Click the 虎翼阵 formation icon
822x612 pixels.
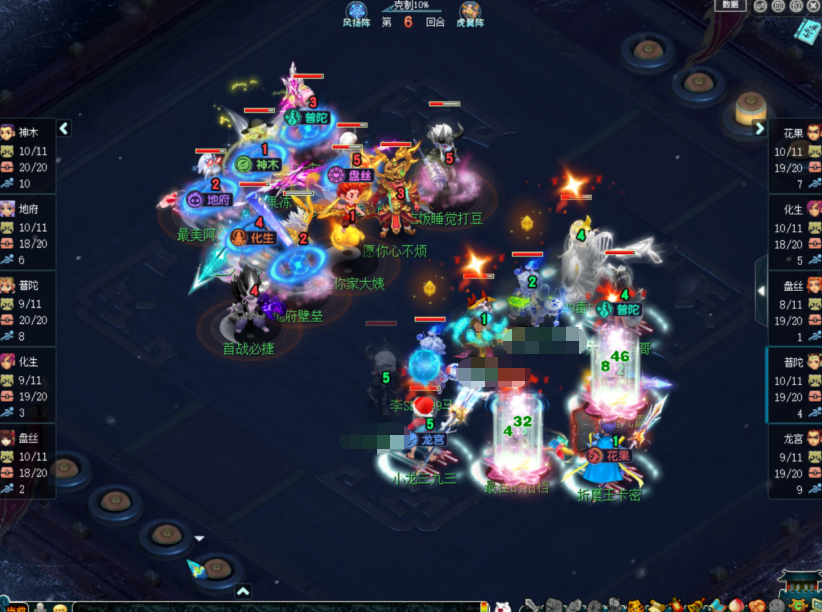pyautogui.click(x=468, y=14)
